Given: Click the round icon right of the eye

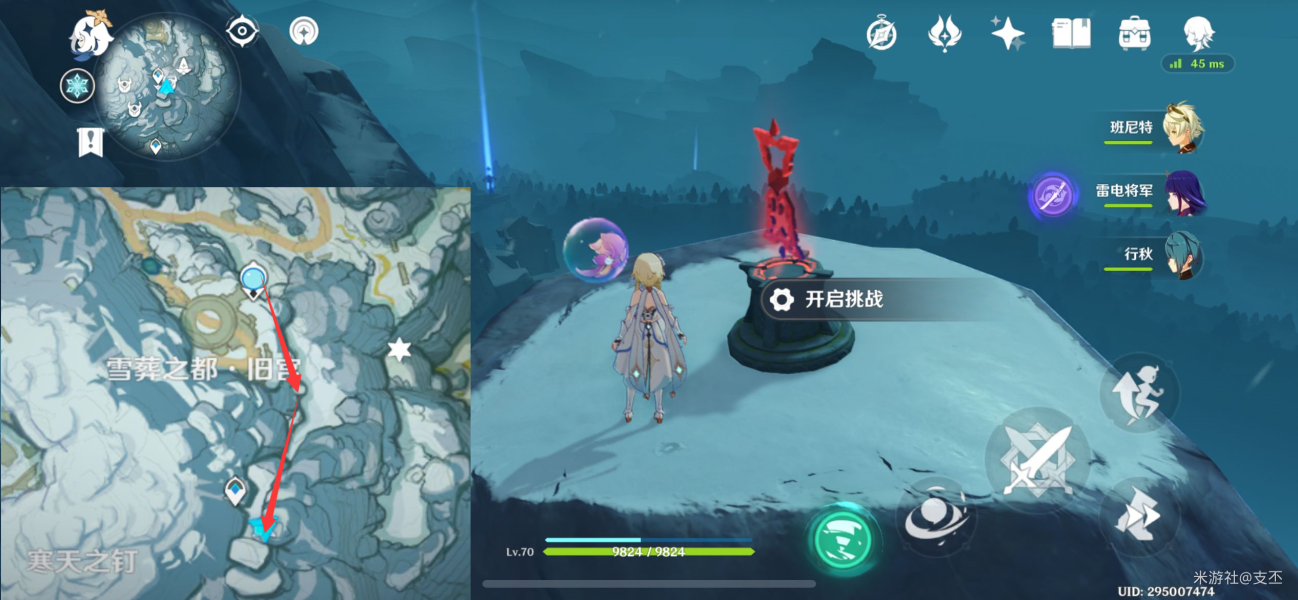Looking at the screenshot, I should click(x=303, y=31).
